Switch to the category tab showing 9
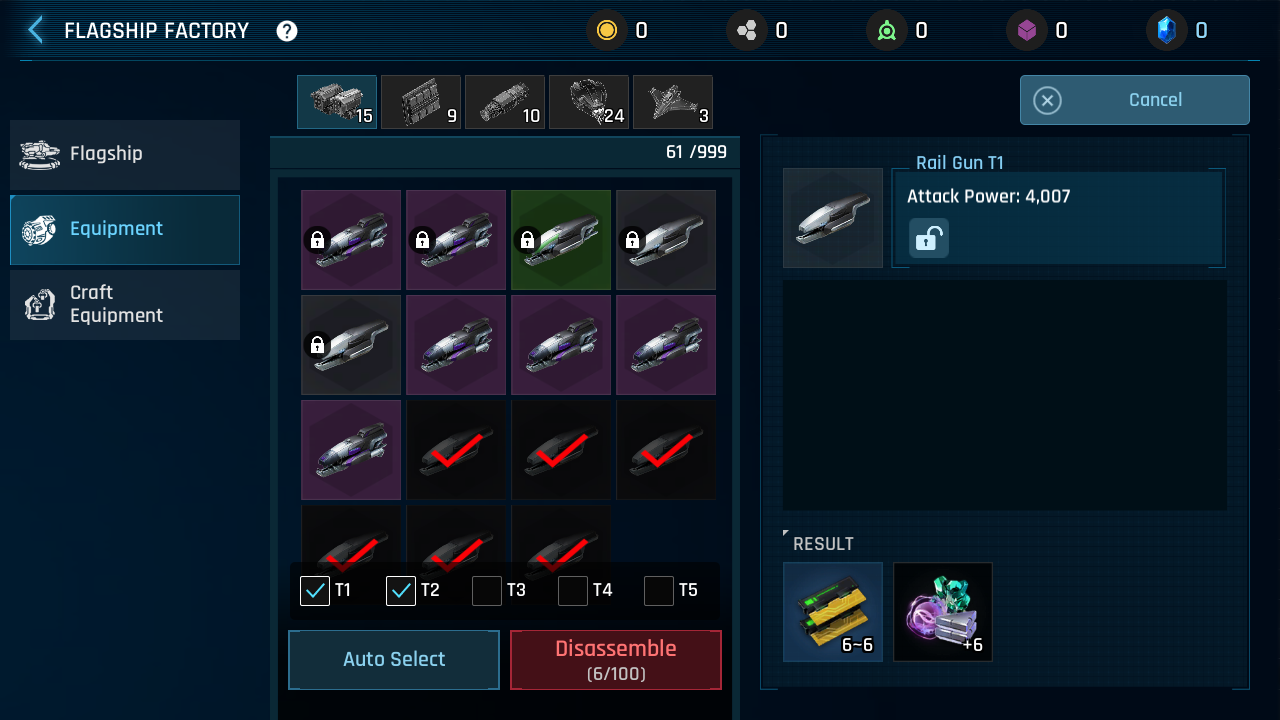The width and height of the screenshot is (1280, 720). 421,102
